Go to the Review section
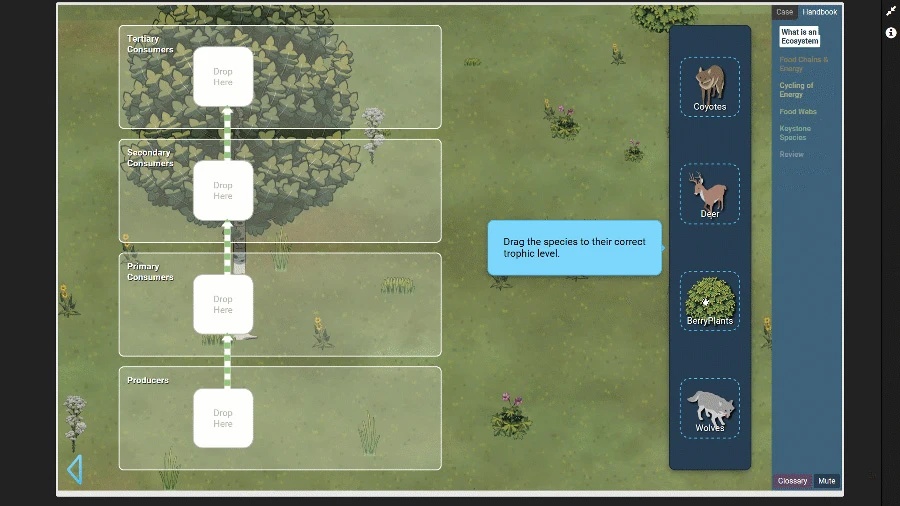900x506 pixels. (791, 155)
